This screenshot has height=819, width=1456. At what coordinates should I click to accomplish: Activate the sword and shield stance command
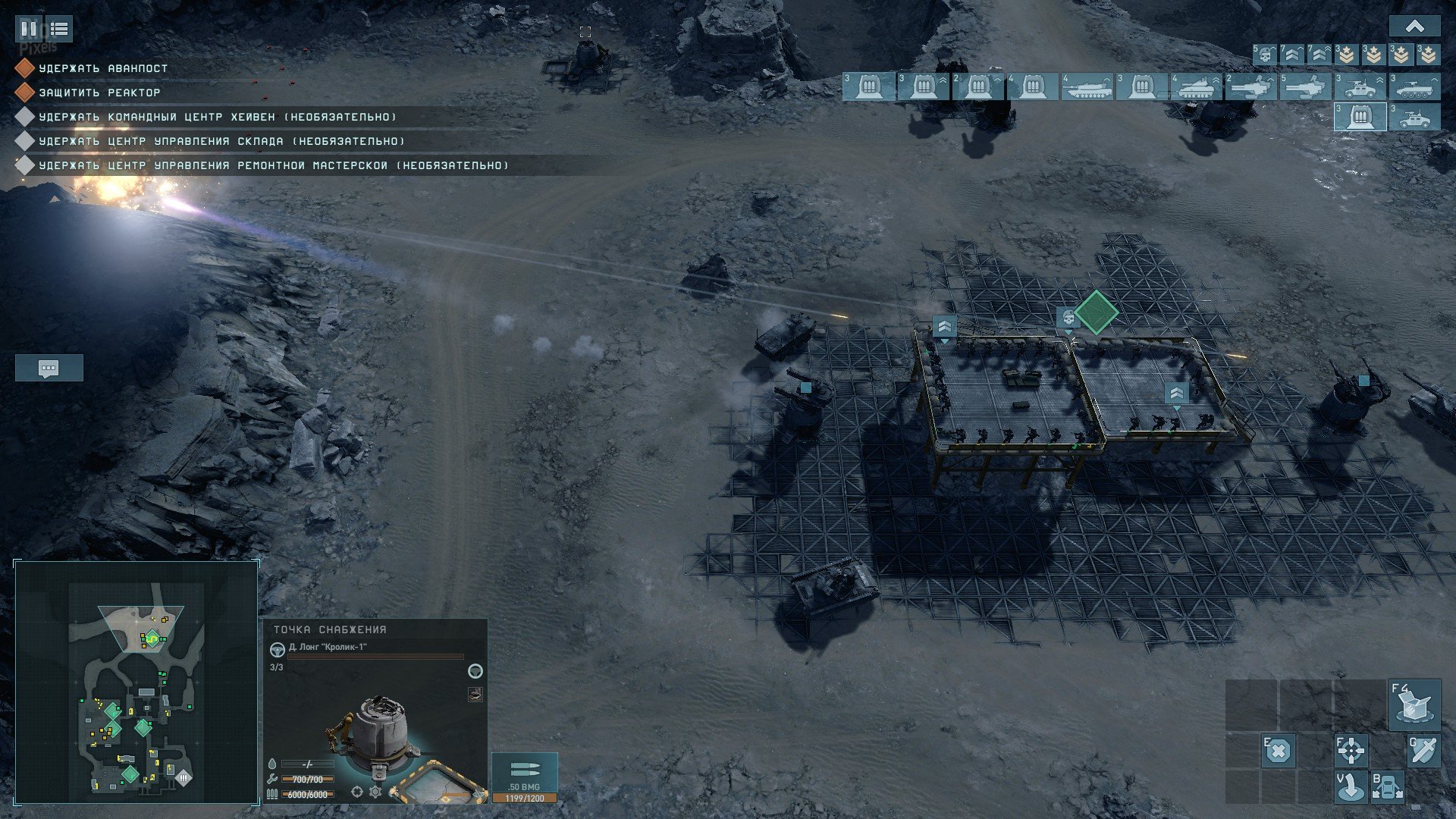(1423, 751)
